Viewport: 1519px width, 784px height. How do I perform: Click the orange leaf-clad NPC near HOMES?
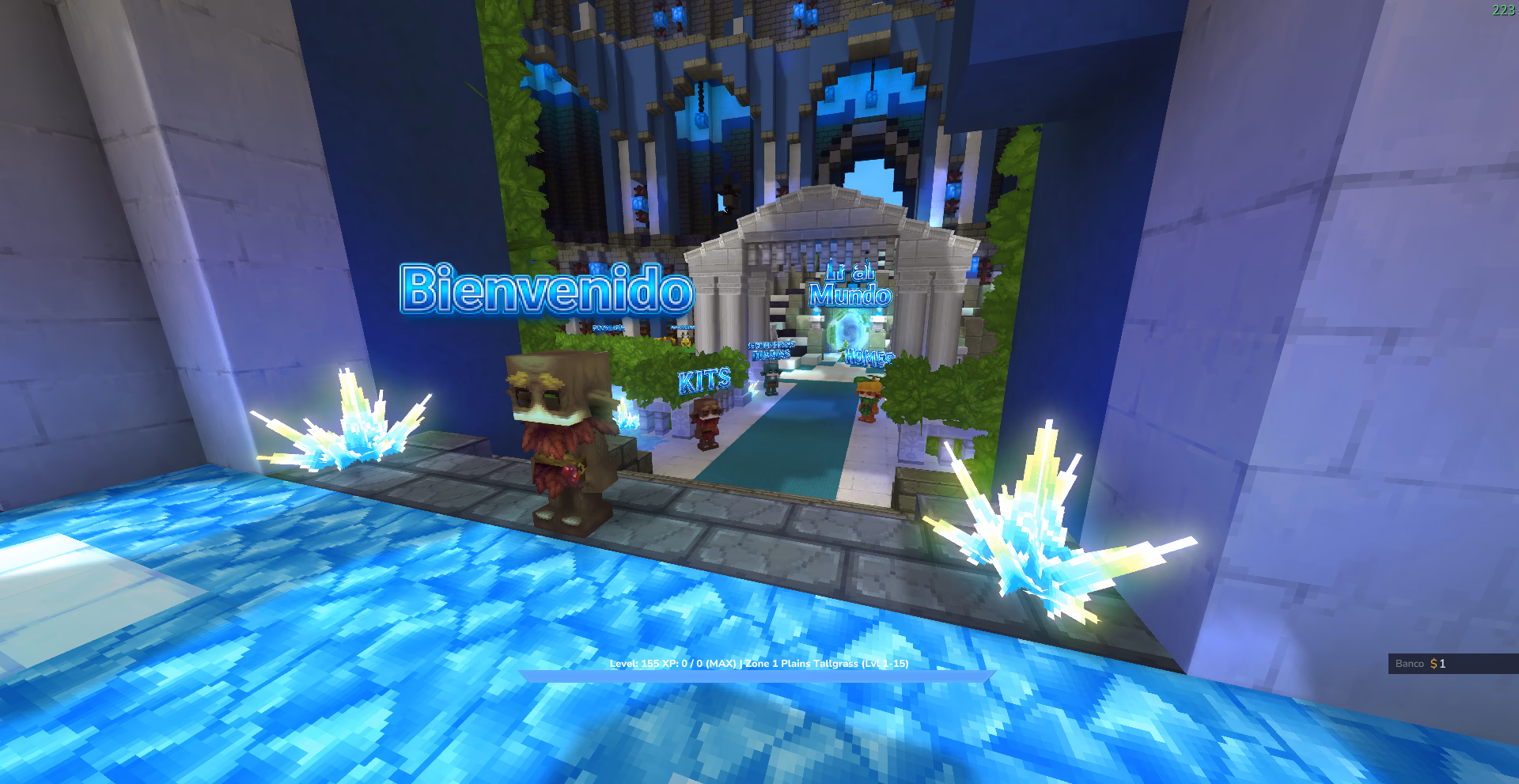tap(869, 400)
